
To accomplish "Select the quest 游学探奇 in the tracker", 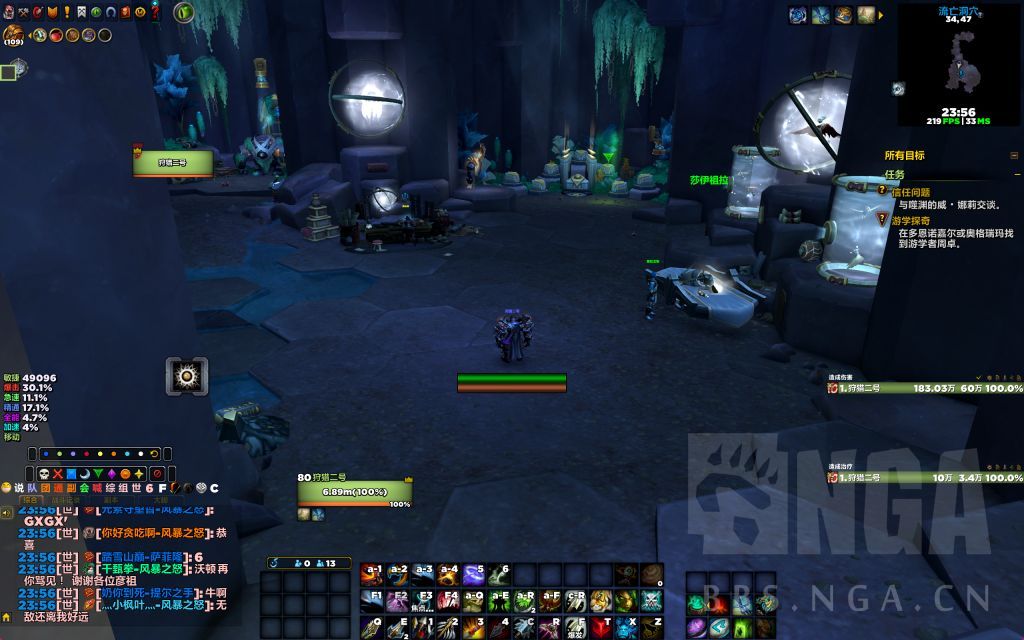I will click(x=910, y=220).
